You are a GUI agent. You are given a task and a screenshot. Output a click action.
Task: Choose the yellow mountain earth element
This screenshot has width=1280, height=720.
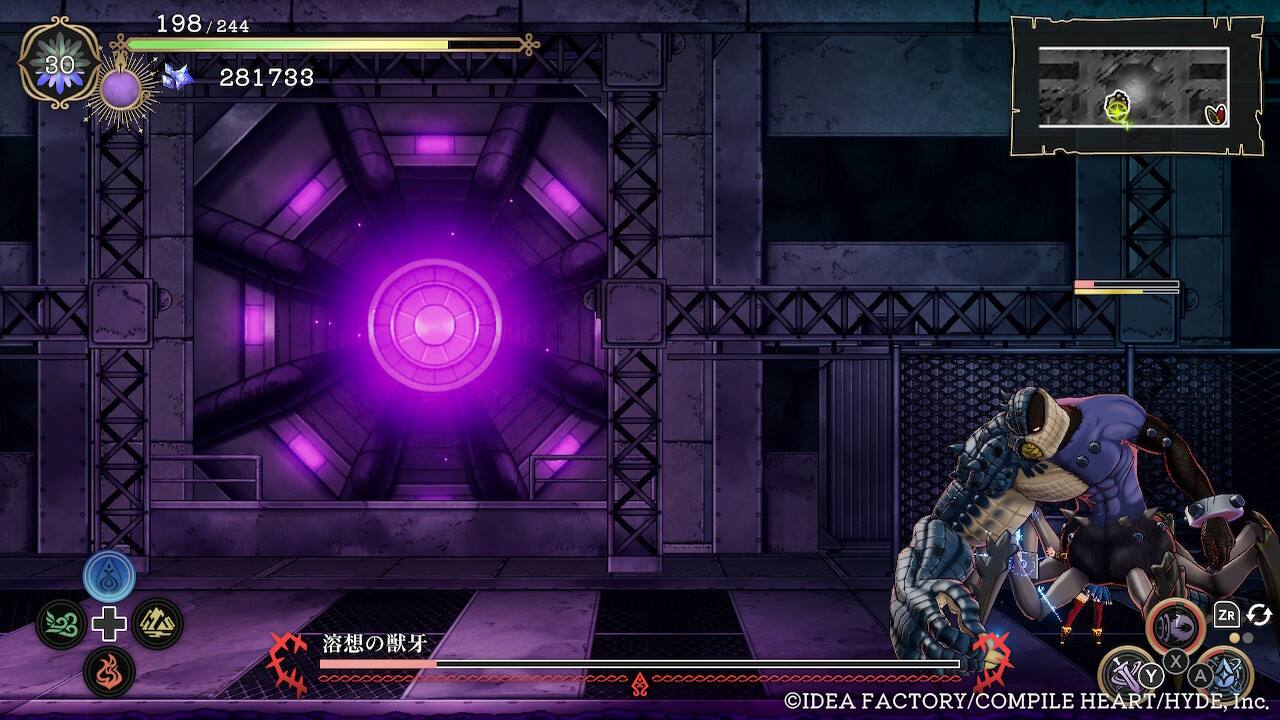coord(157,624)
